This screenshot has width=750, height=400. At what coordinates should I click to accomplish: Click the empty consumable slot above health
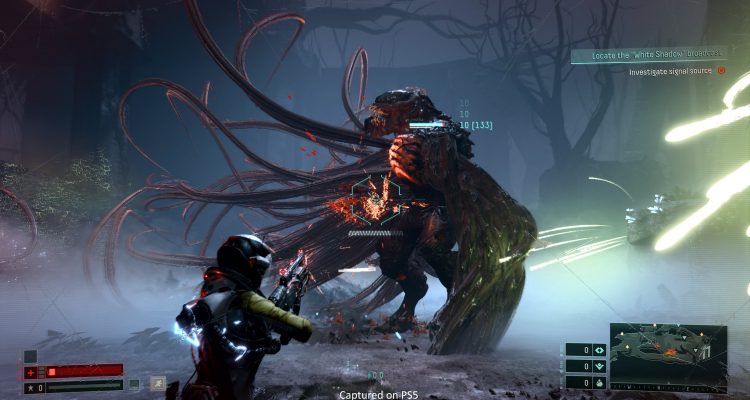(x=31, y=356)
